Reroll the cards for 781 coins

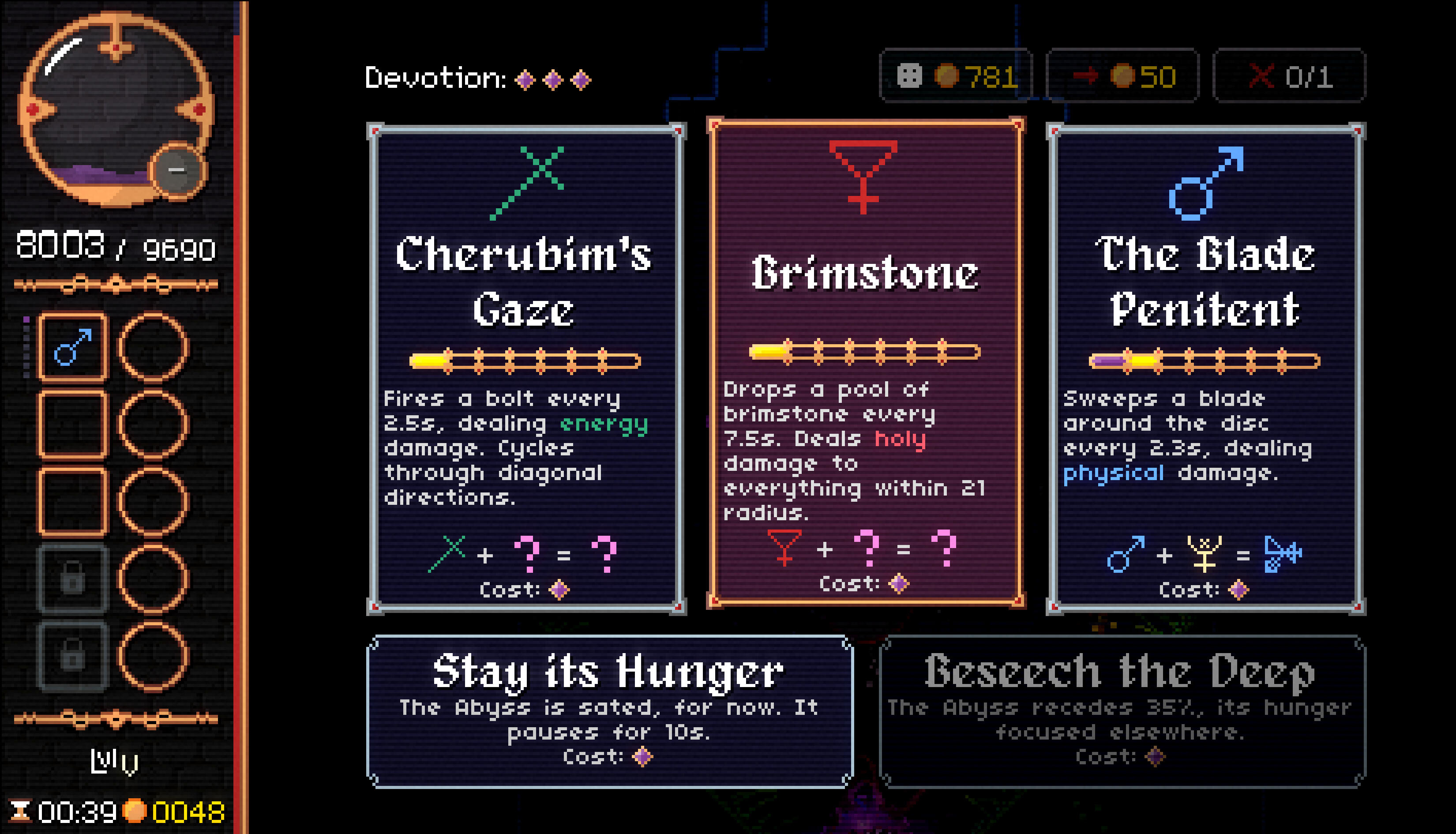pyautogui.click(x=956, y=76)
